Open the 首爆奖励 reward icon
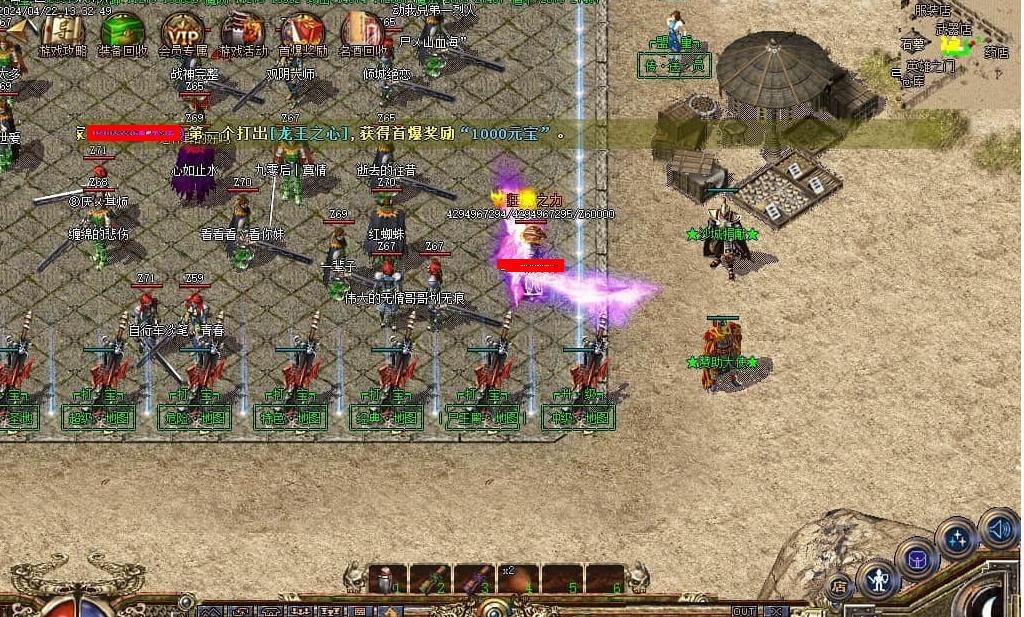Viewport: 1024px width, 617px height. click(302, 32)
